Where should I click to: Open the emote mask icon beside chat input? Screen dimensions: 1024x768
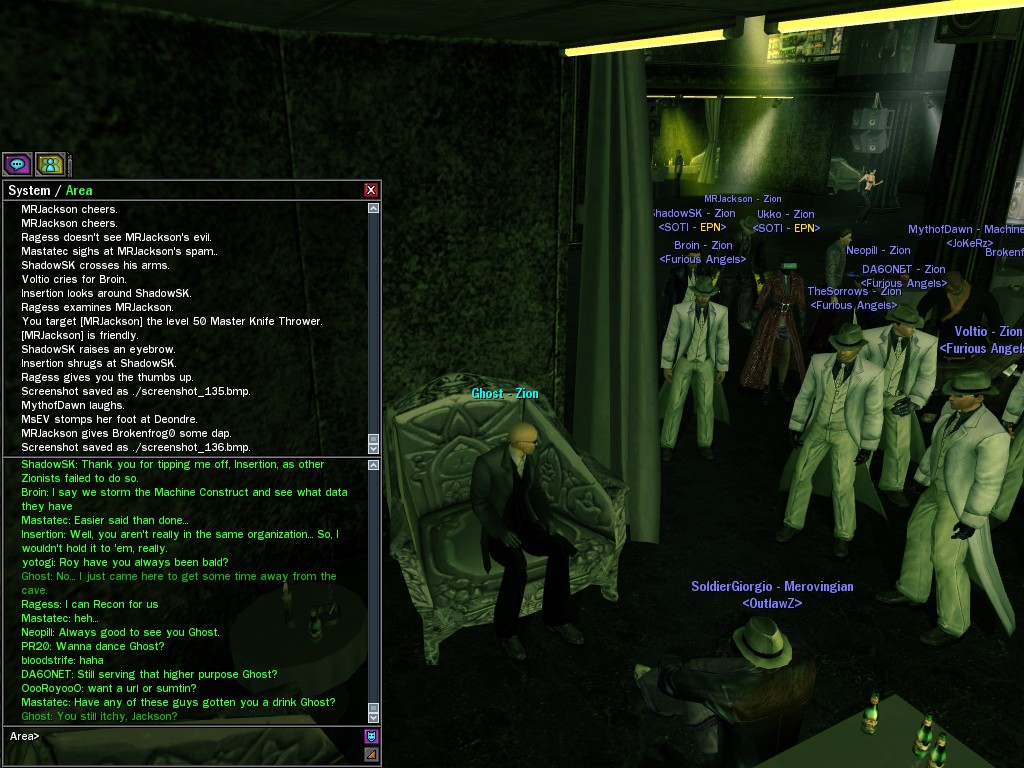[x=372, y=736]
